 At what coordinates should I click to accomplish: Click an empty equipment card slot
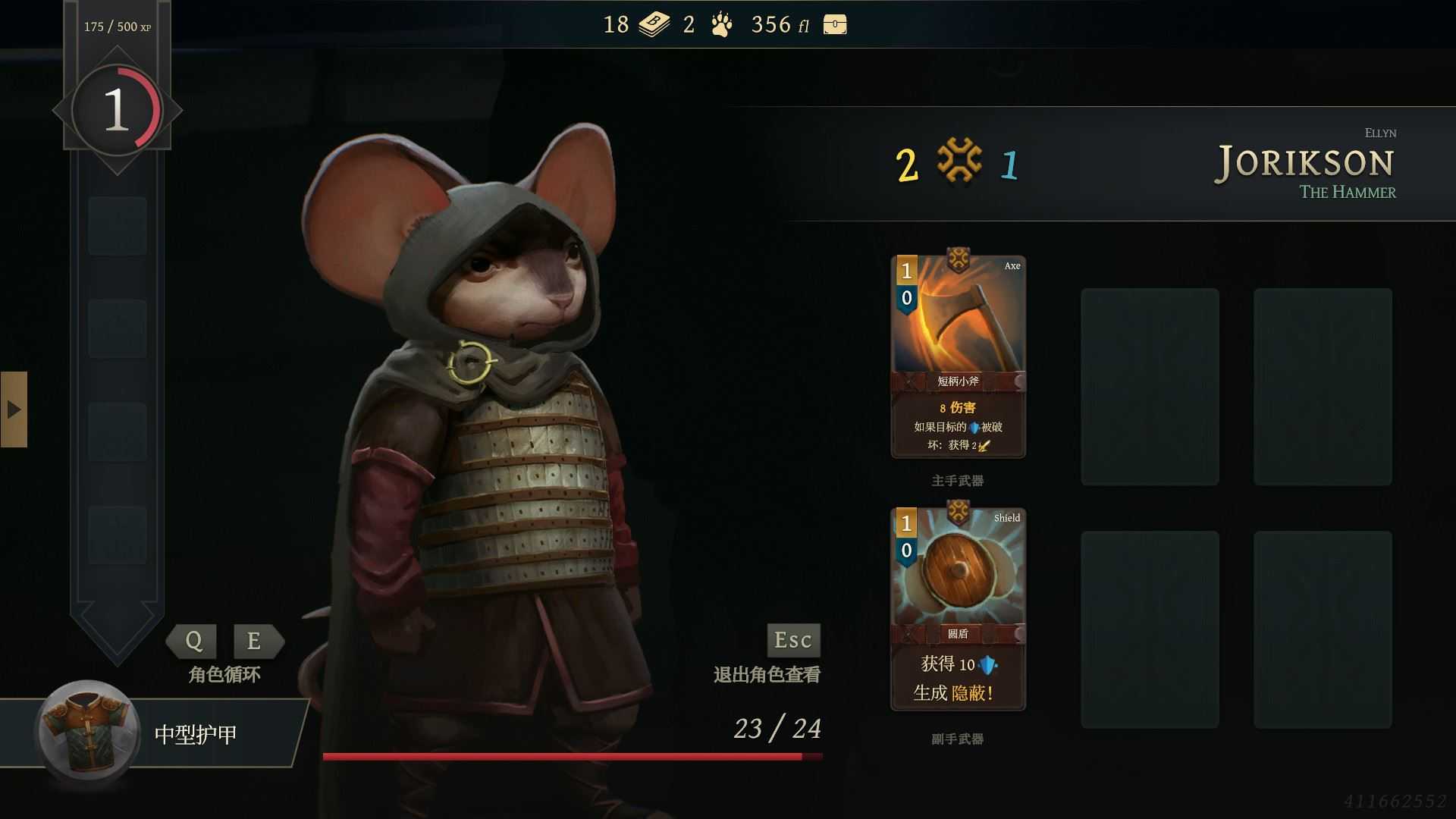(1150, 387)
